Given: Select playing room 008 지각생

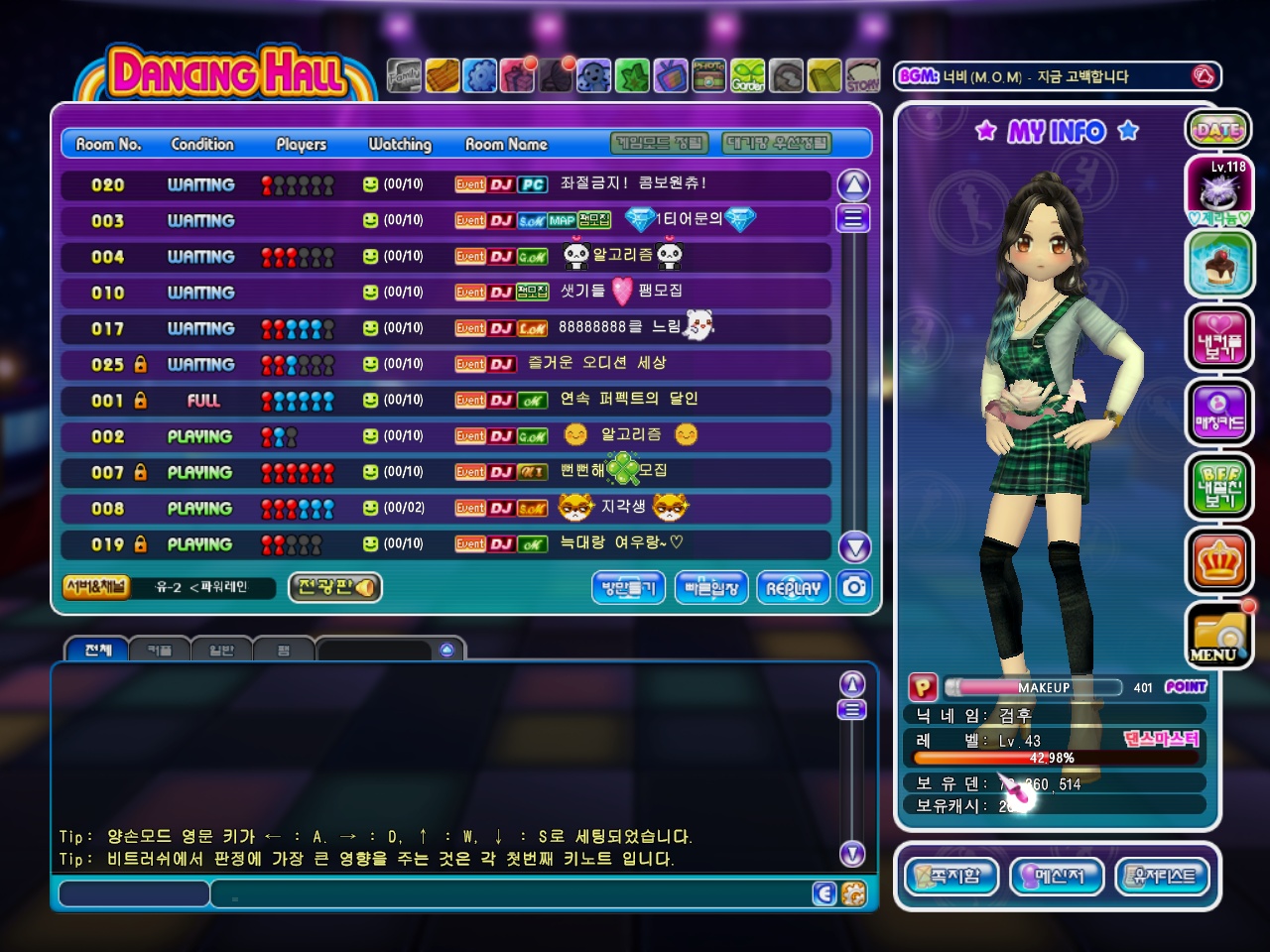Looking at the screenshot, I should pos(446,509).
